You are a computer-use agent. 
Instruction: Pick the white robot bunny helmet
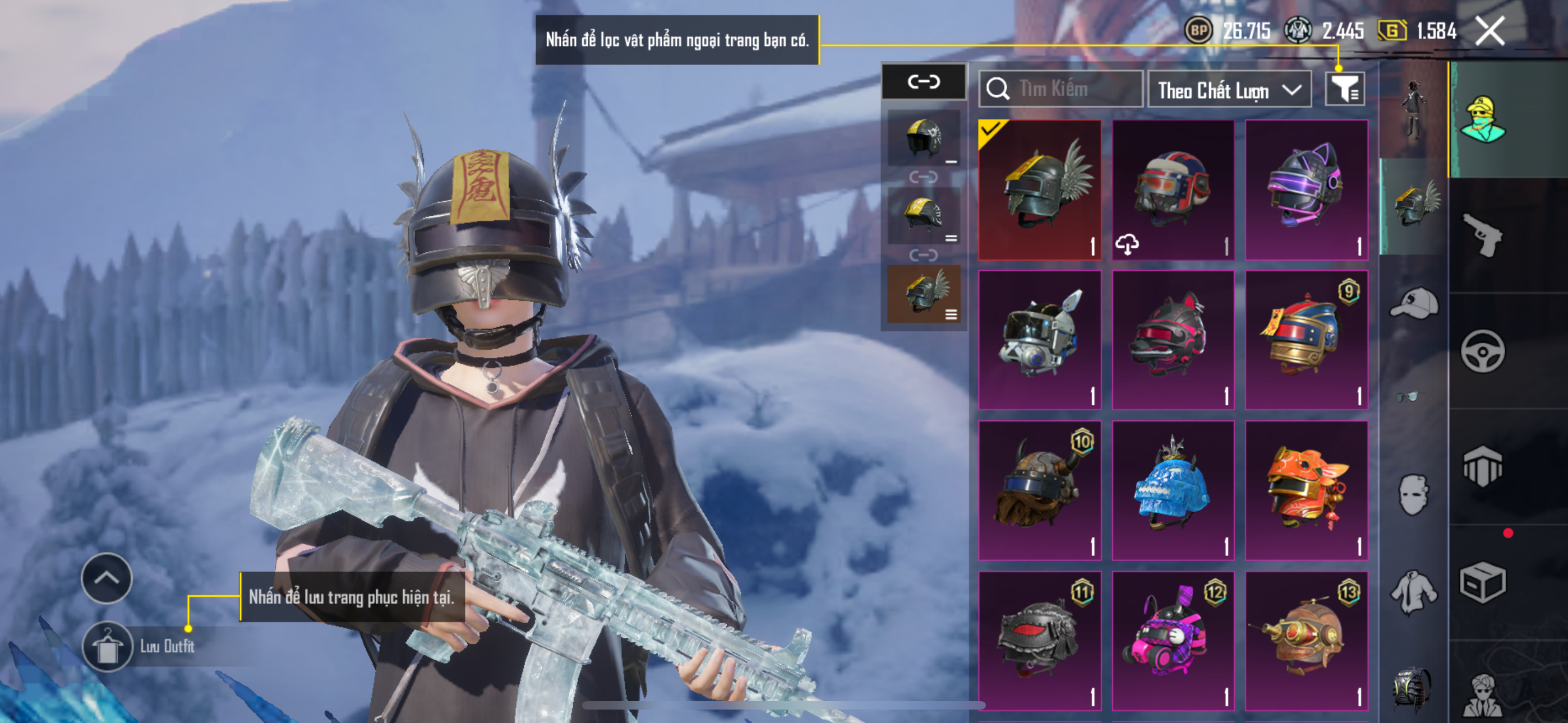[1040, 339]
